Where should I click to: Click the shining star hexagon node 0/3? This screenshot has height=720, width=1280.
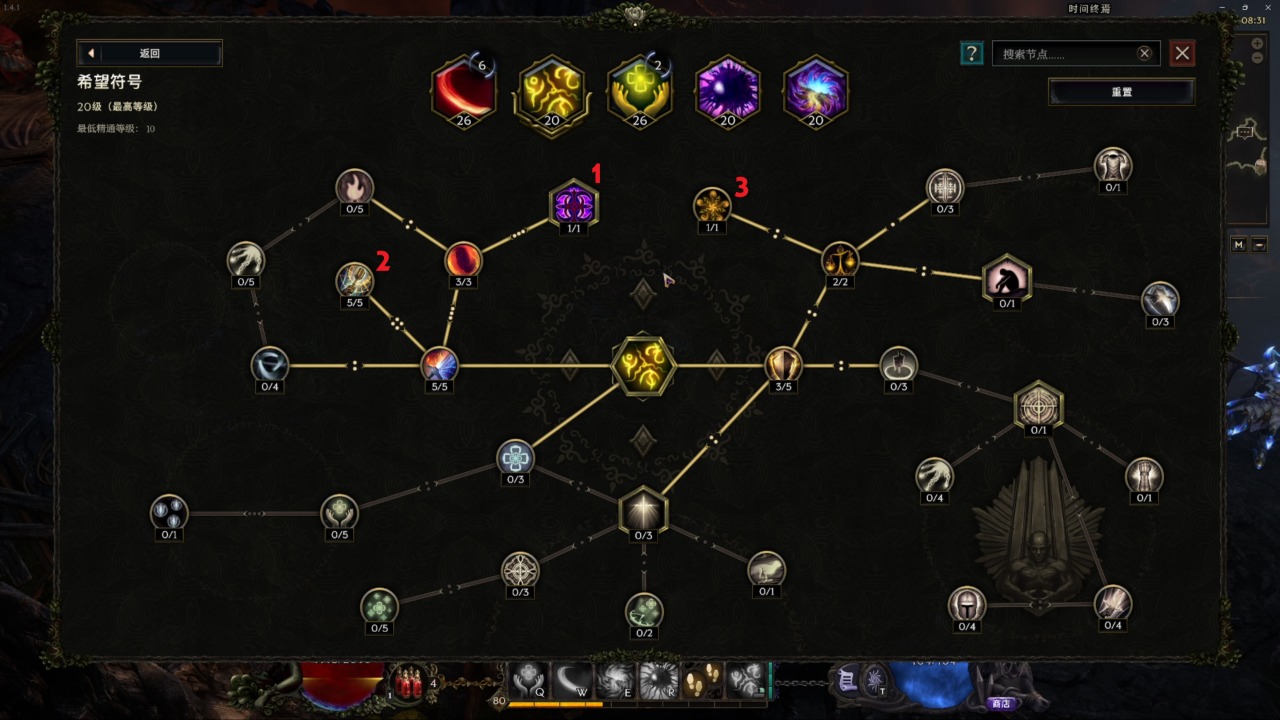(x=643, y=511)
